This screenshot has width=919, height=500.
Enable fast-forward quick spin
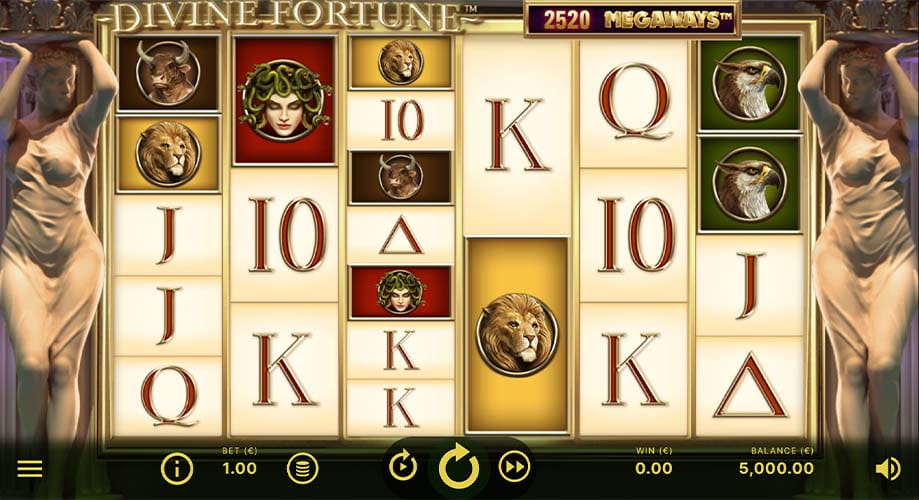(x=514, y=467)
